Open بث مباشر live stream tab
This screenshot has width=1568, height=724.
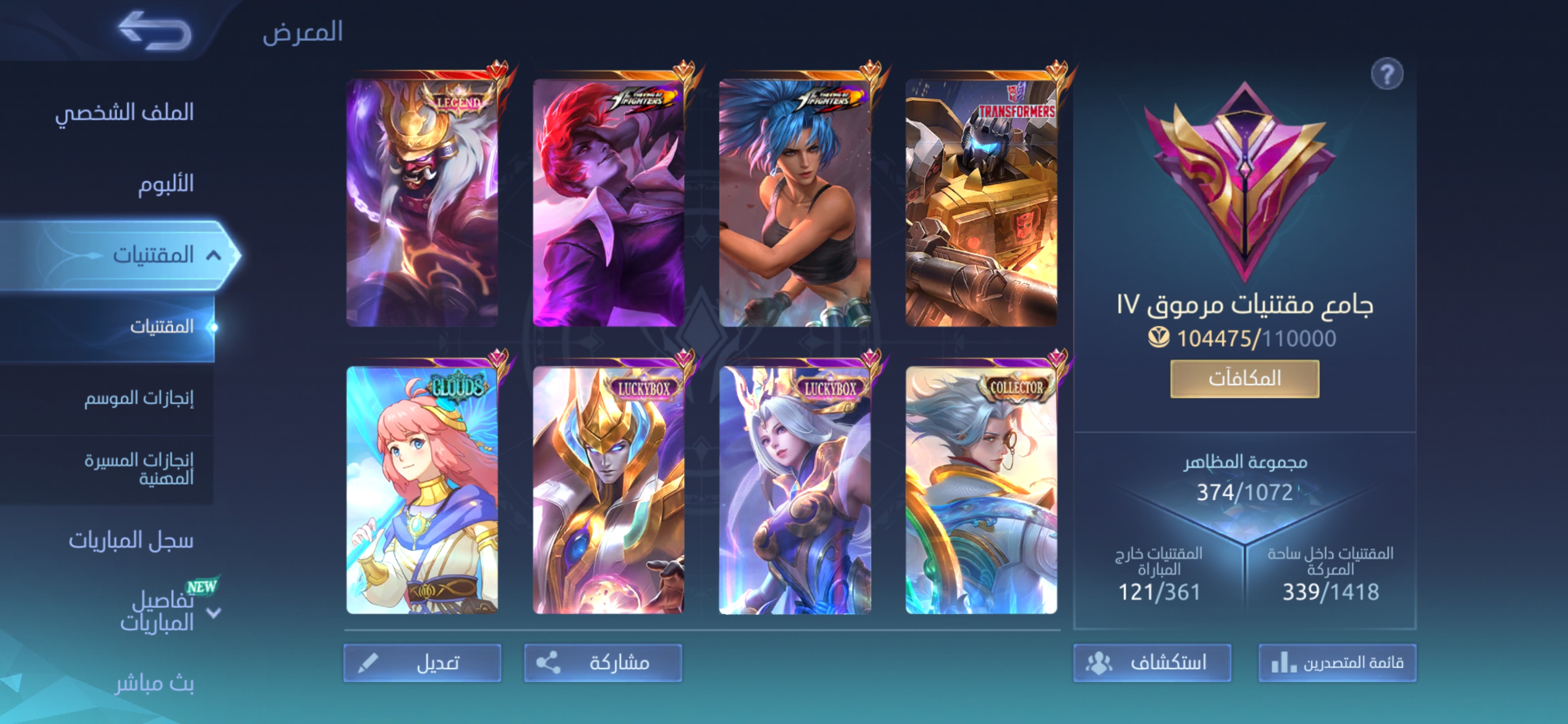(155, 684)
